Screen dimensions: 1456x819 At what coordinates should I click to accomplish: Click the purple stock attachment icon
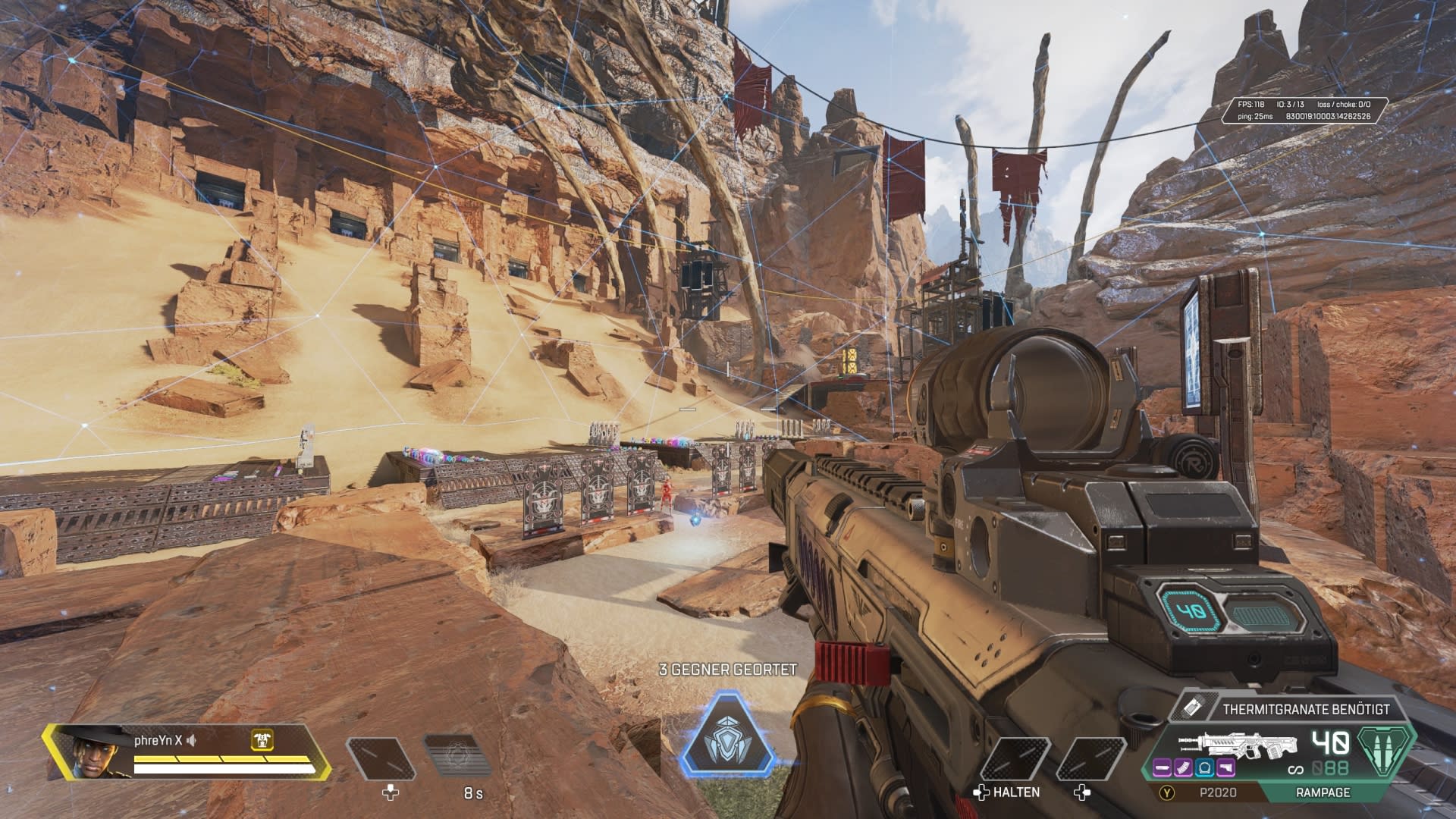(x=1225, y=769)
